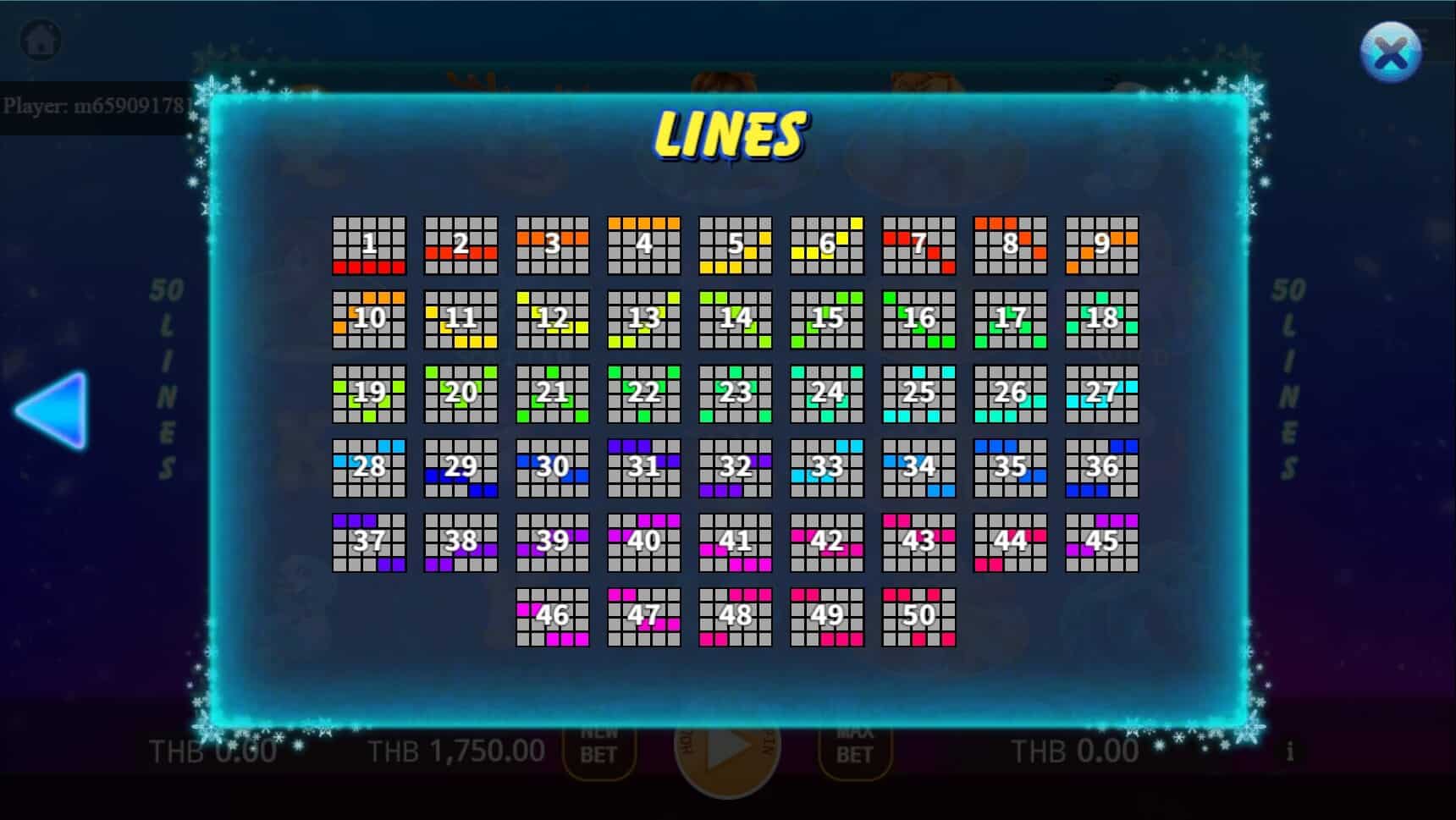Select payline pattern number 18
This screenshot has height=820, width=1456.
[1101, 318]
